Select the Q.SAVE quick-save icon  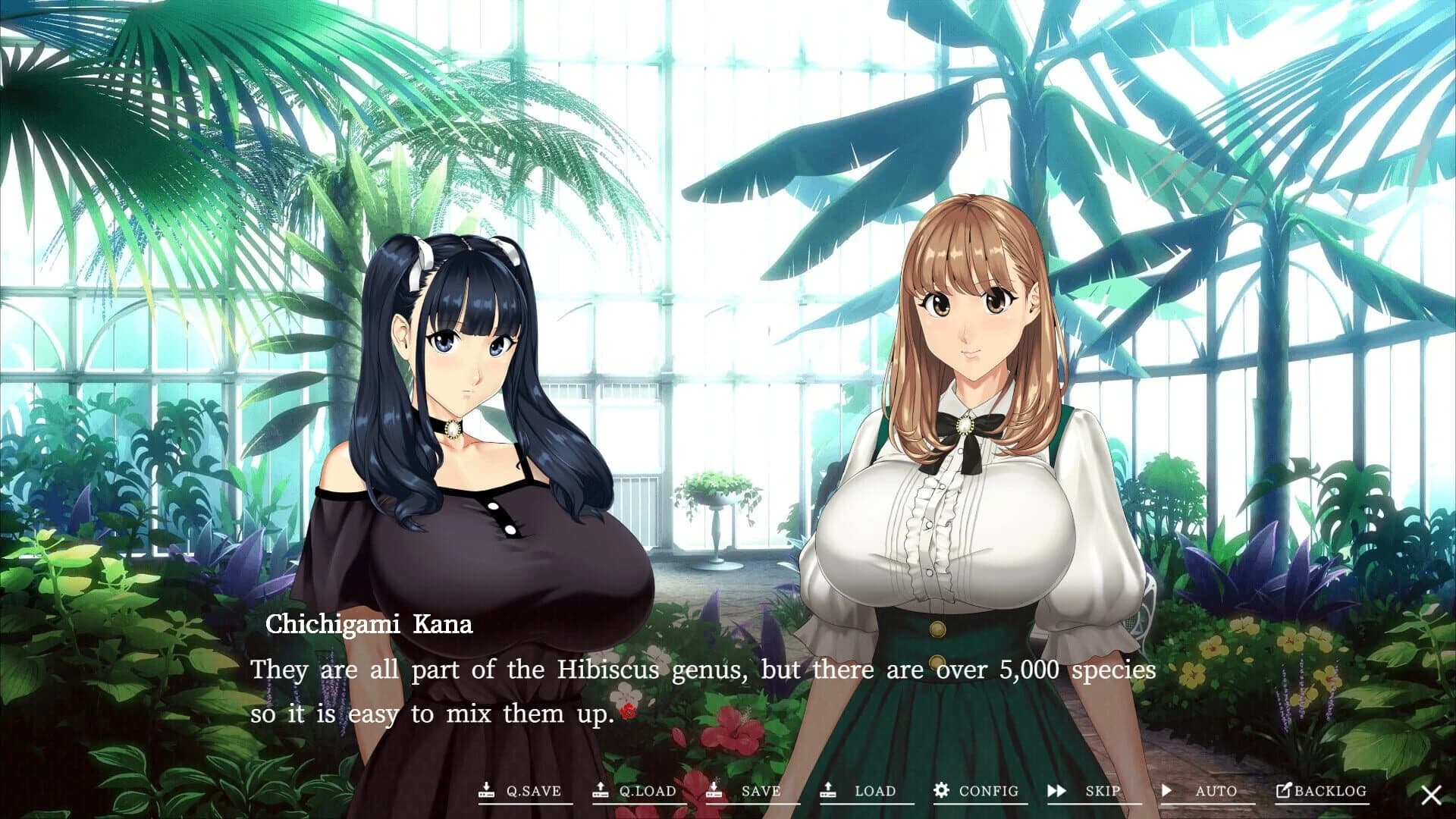[486, 791]
